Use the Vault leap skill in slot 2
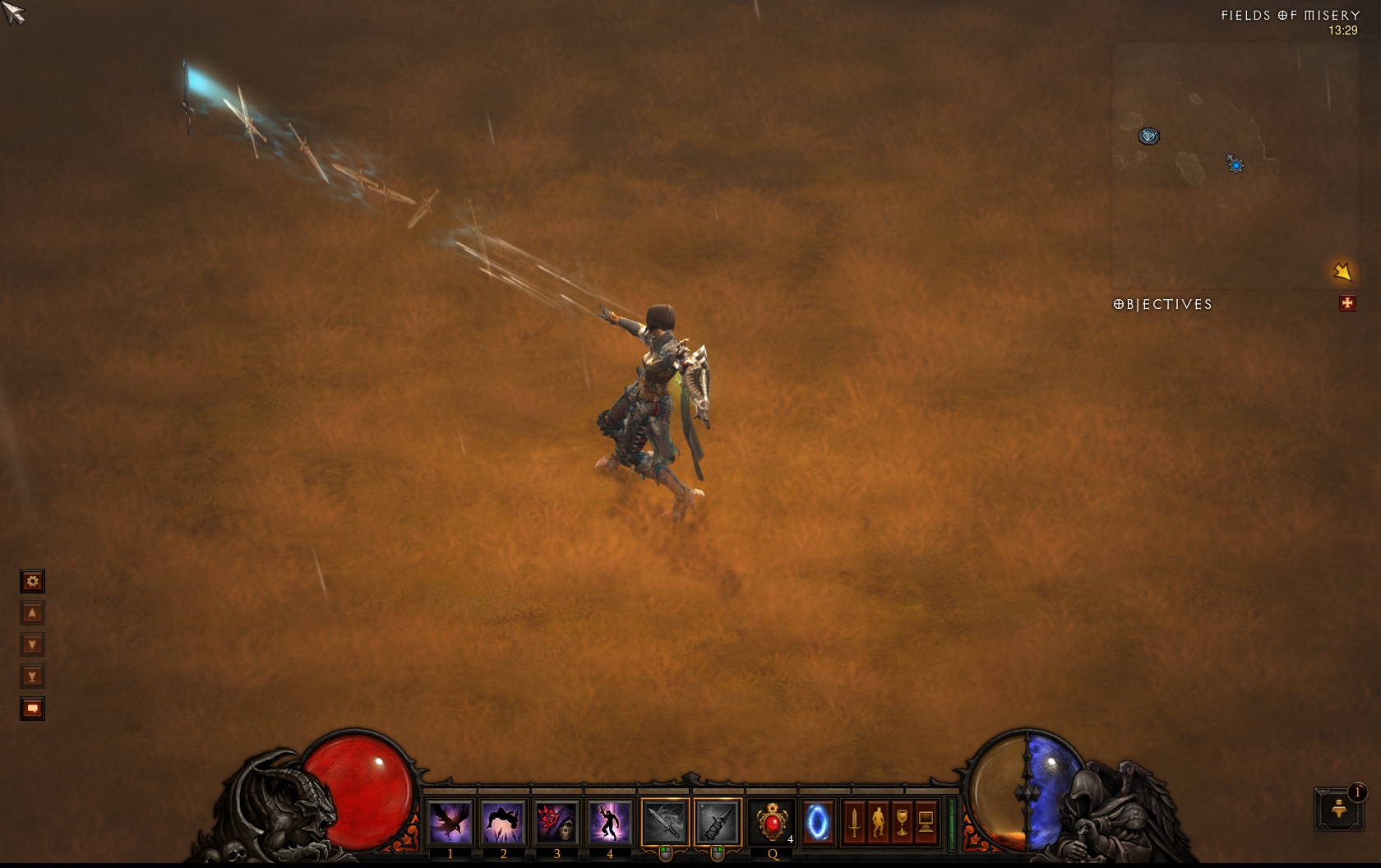This screenshot has width=1381, height=868. (503, 821)
